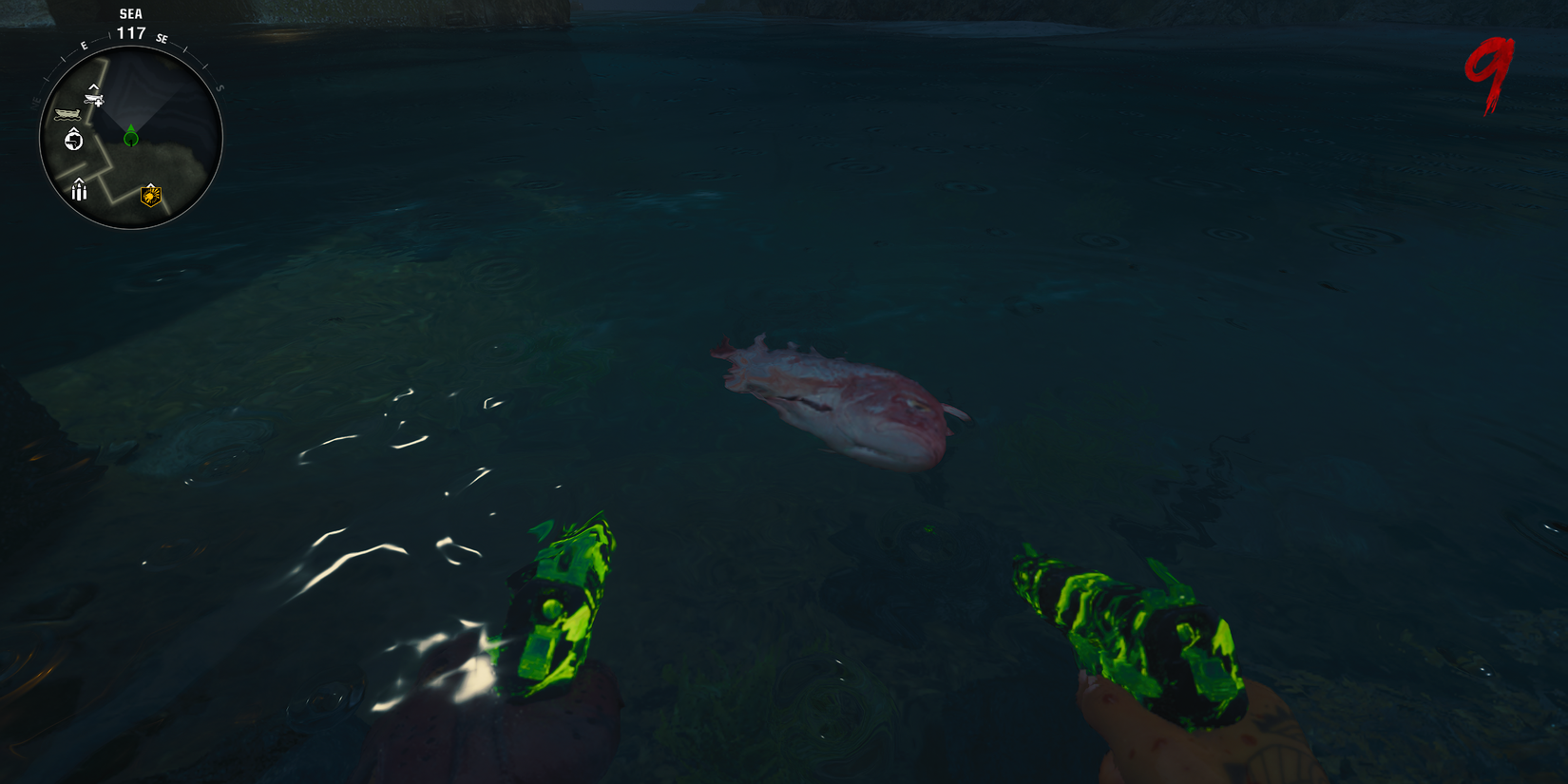Click the E compass direction marker

(x=84, y=45)
